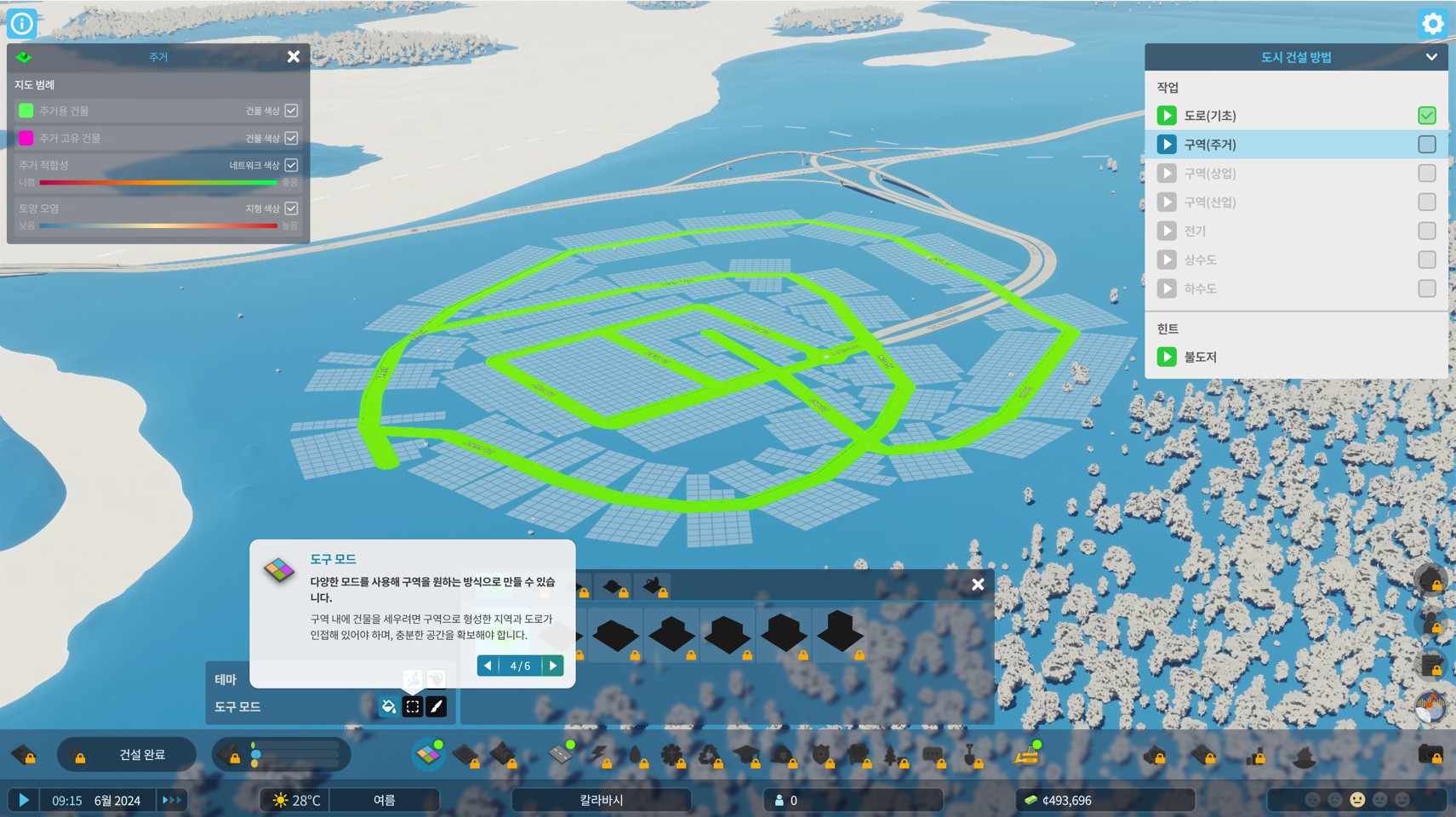
Task: Pick the paint brush tool mode
Action: [x=437, y=706]
